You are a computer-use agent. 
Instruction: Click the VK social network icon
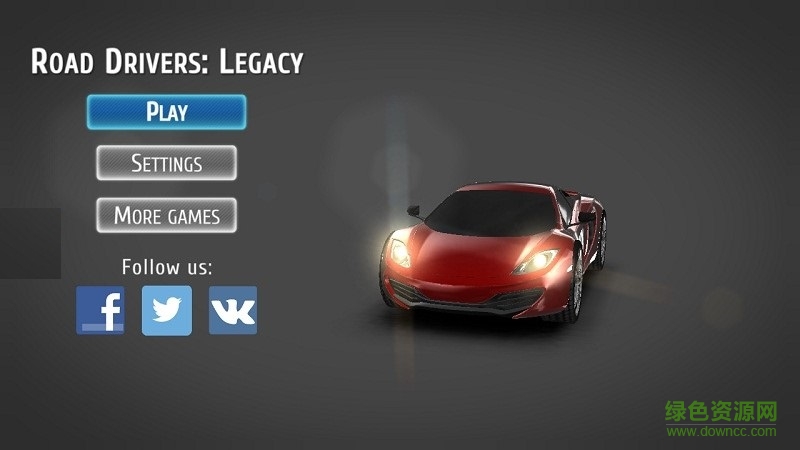[233, 310]
